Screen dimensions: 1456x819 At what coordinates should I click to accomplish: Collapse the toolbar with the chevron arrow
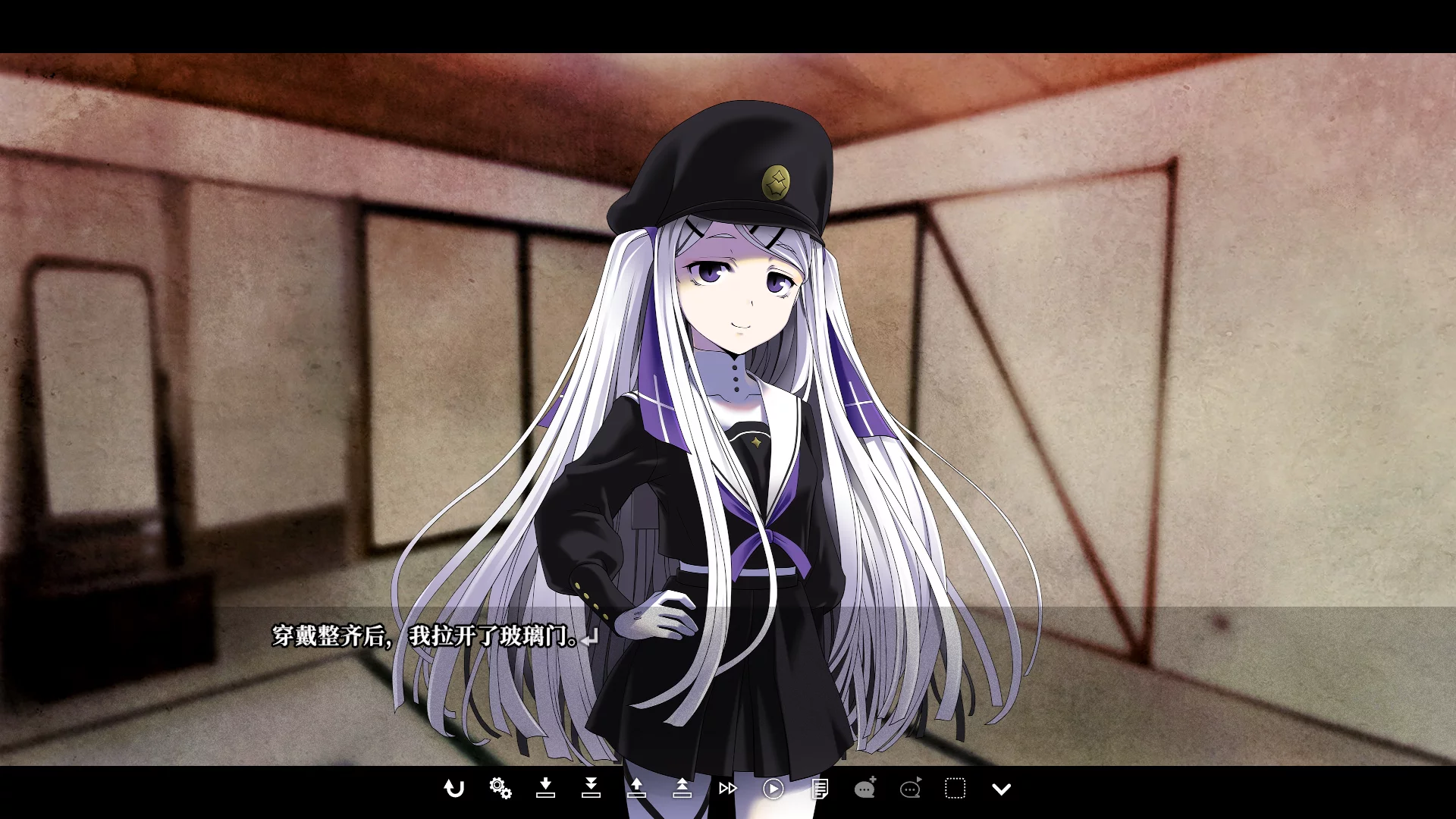pyautogui.click(x=1001, y=789)
